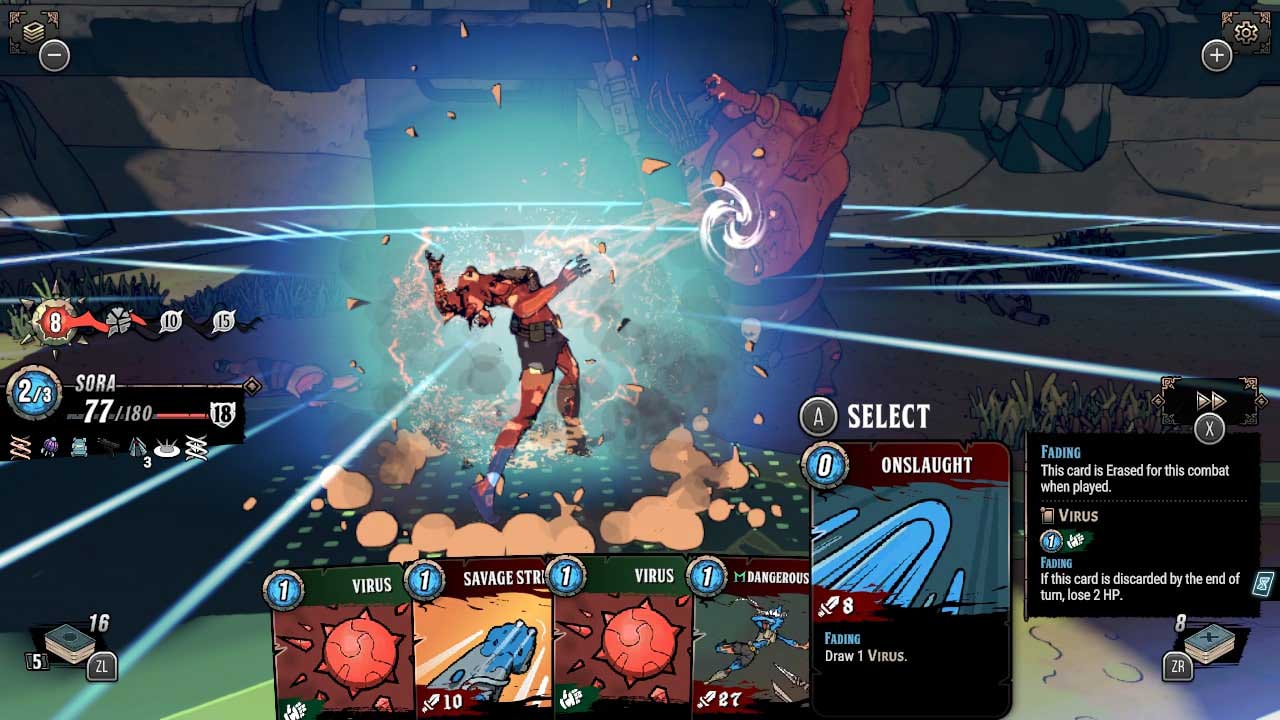Inspect the DNA strand debuff icon below Sora's bar

click(x=20, y=446)
